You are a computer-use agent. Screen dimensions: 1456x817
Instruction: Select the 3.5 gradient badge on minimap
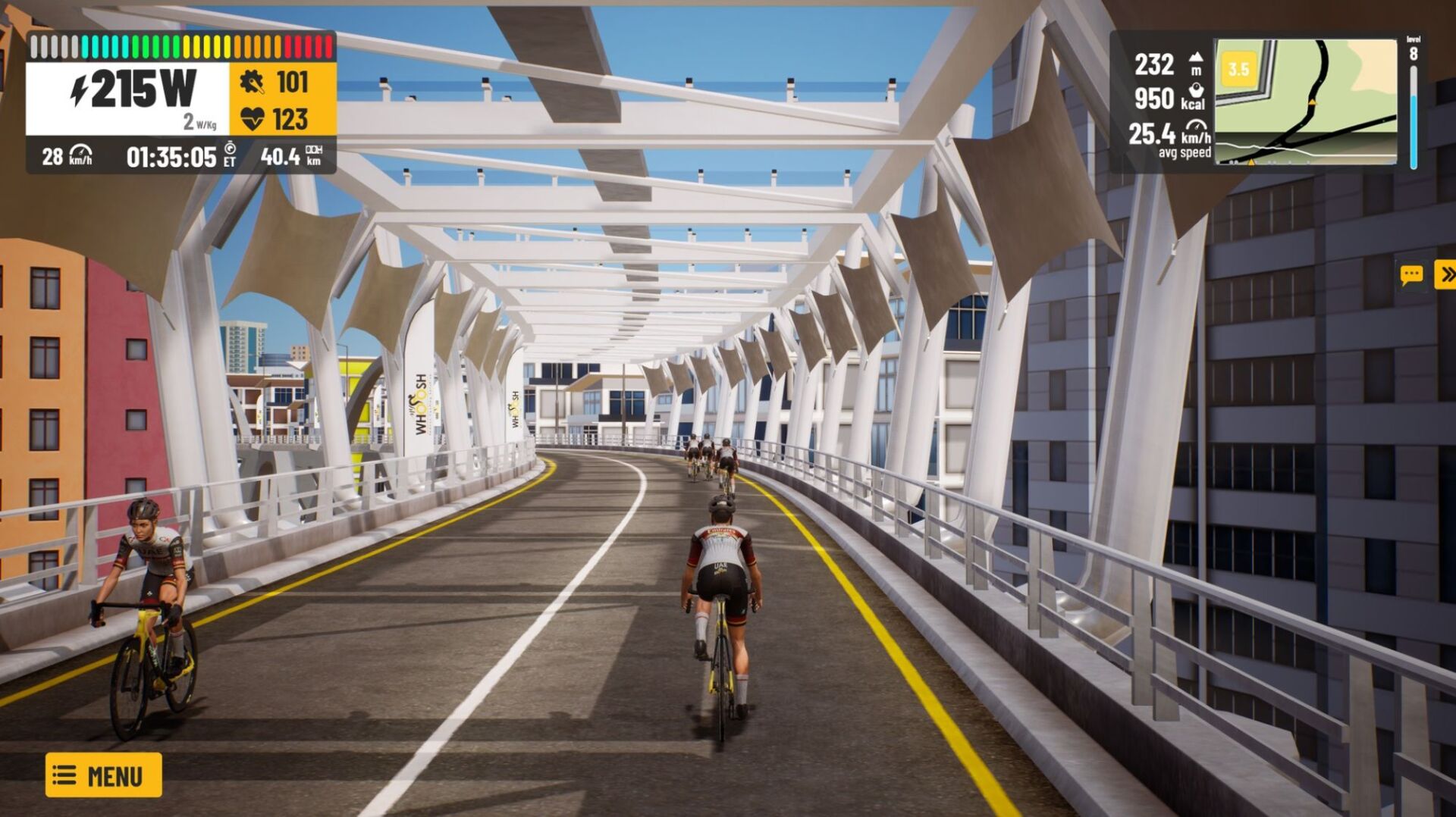pos(1238,70)
